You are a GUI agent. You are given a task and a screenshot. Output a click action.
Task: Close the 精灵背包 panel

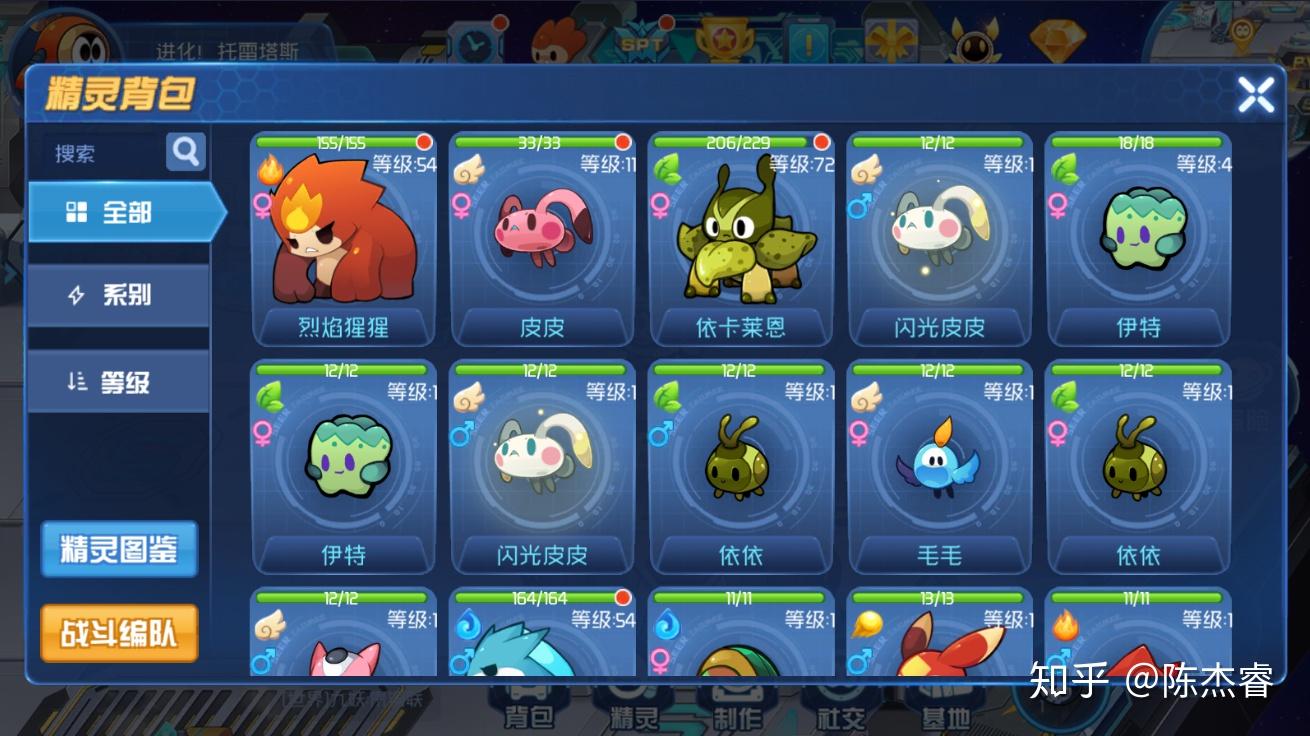1255,95
